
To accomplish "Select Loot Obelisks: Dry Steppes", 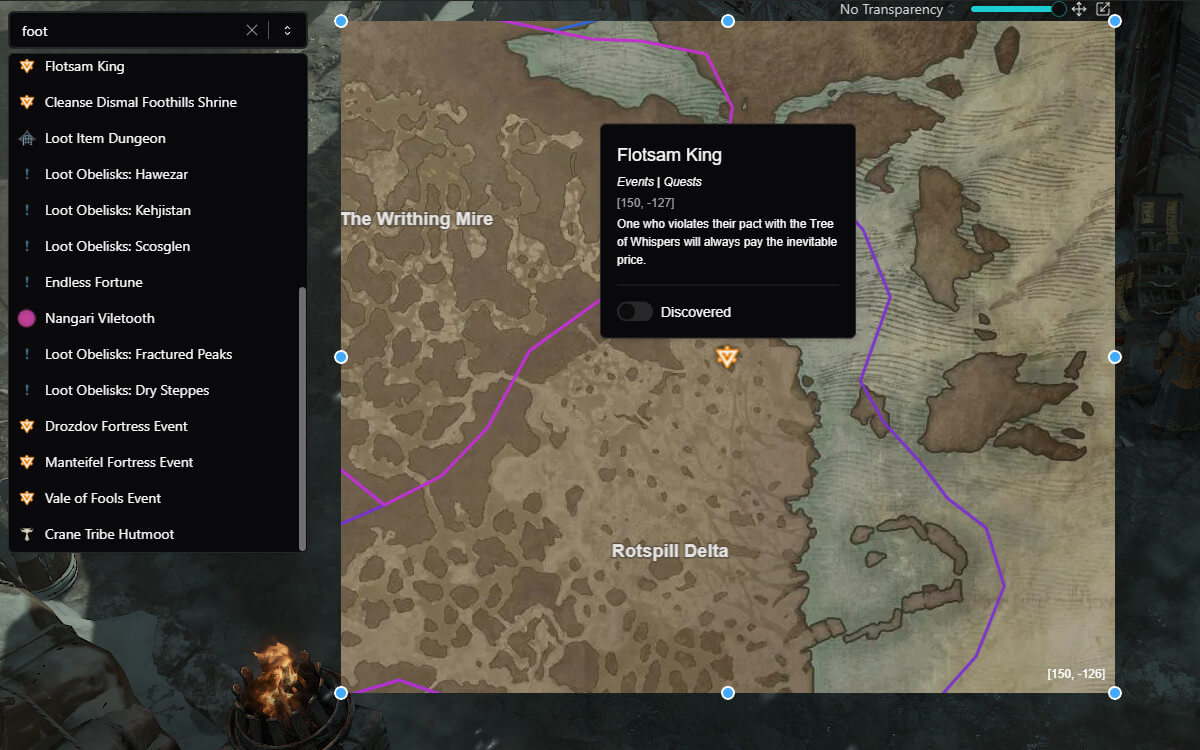I will tap(127, 391).
